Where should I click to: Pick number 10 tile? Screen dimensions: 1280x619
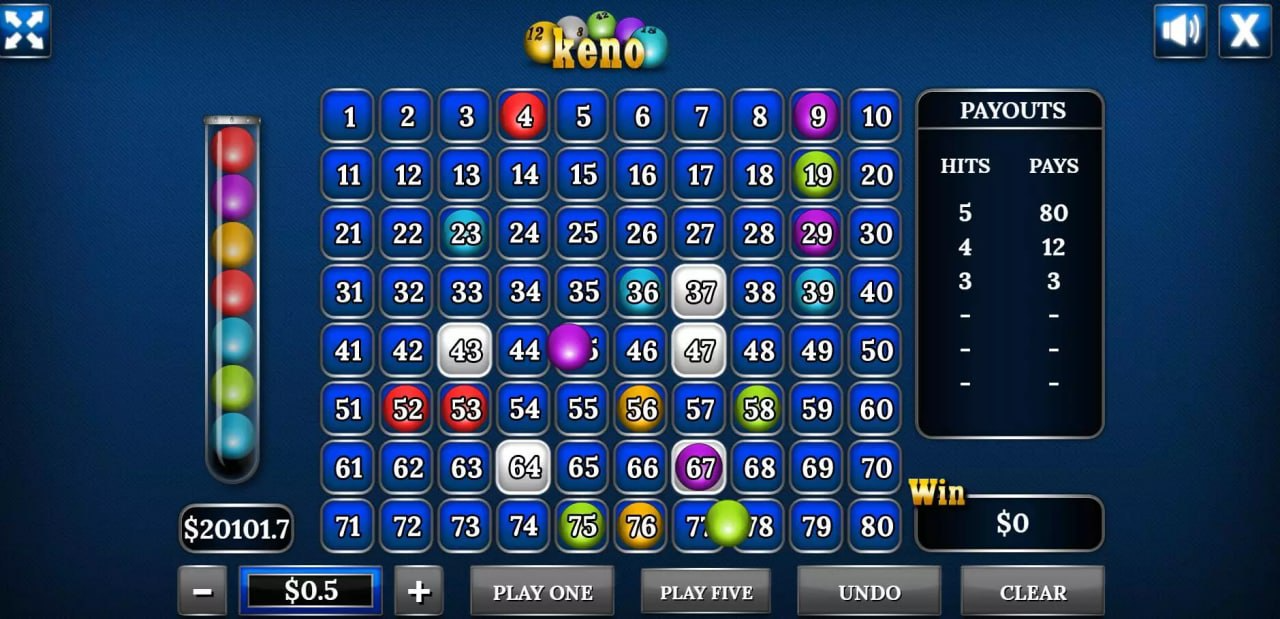pos(876,117)
